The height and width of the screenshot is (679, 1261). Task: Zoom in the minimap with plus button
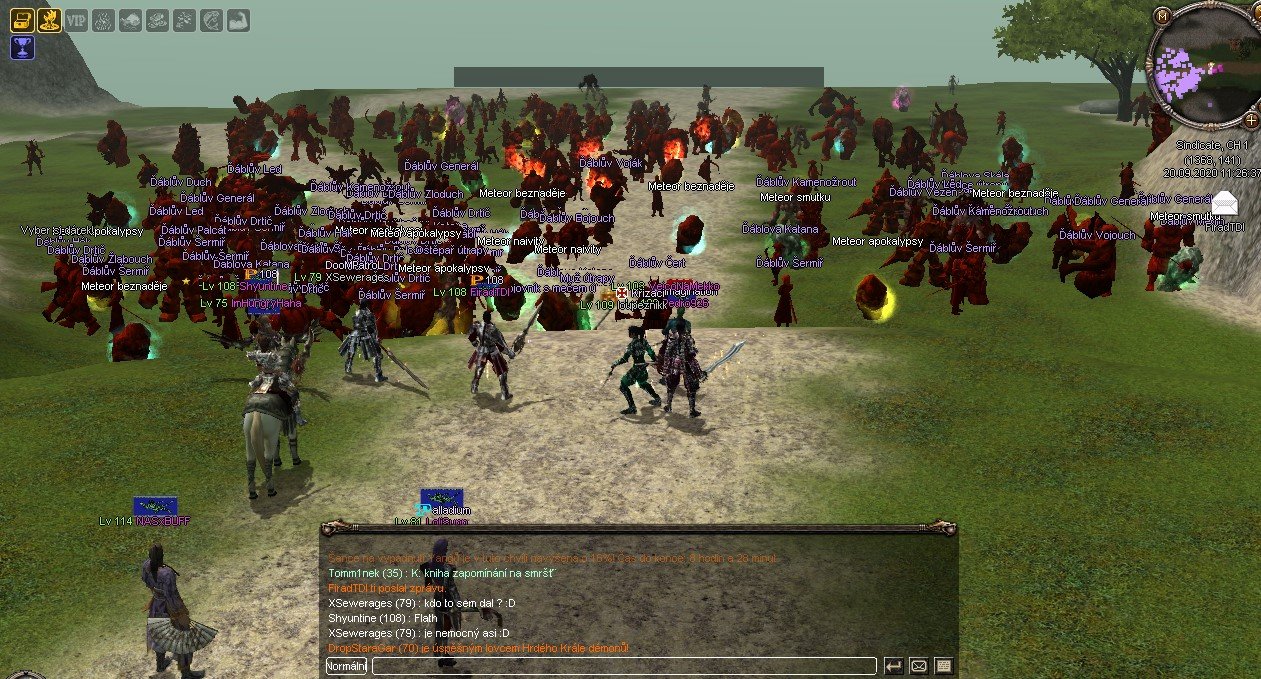[x=1251, y=120]
